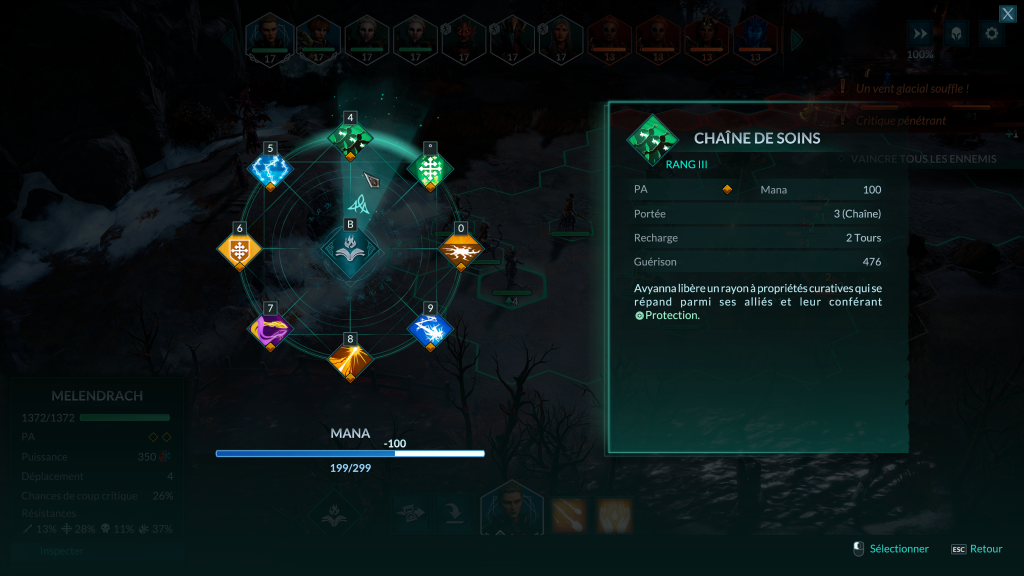
Task: Select the orange shield cross ability, slot 6
Action: point(239,250)
